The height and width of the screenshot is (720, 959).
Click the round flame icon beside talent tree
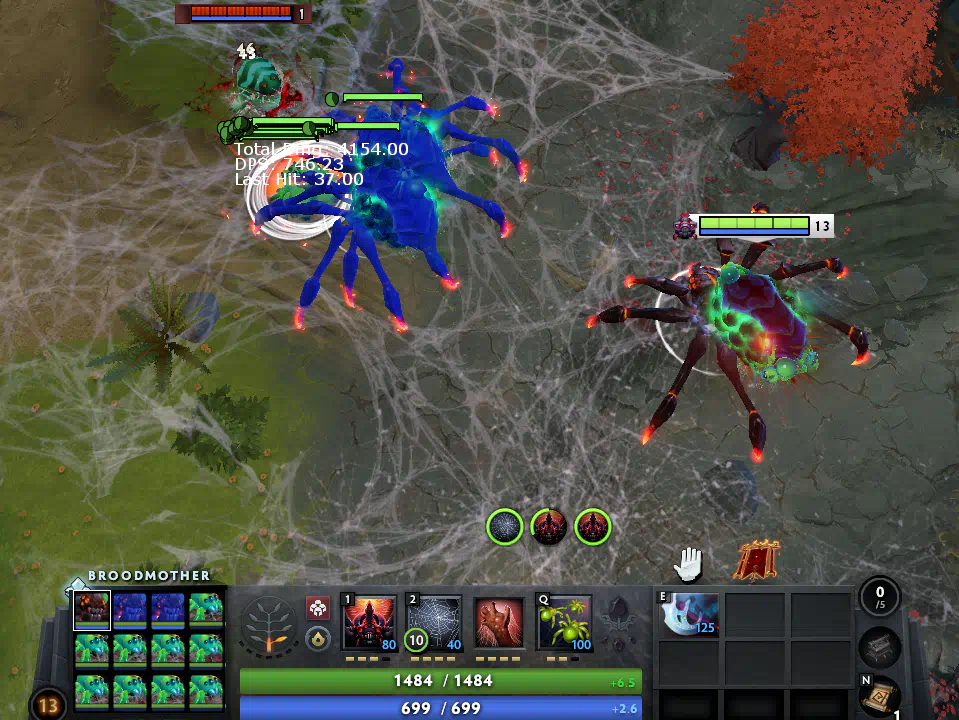pos(318,638)
